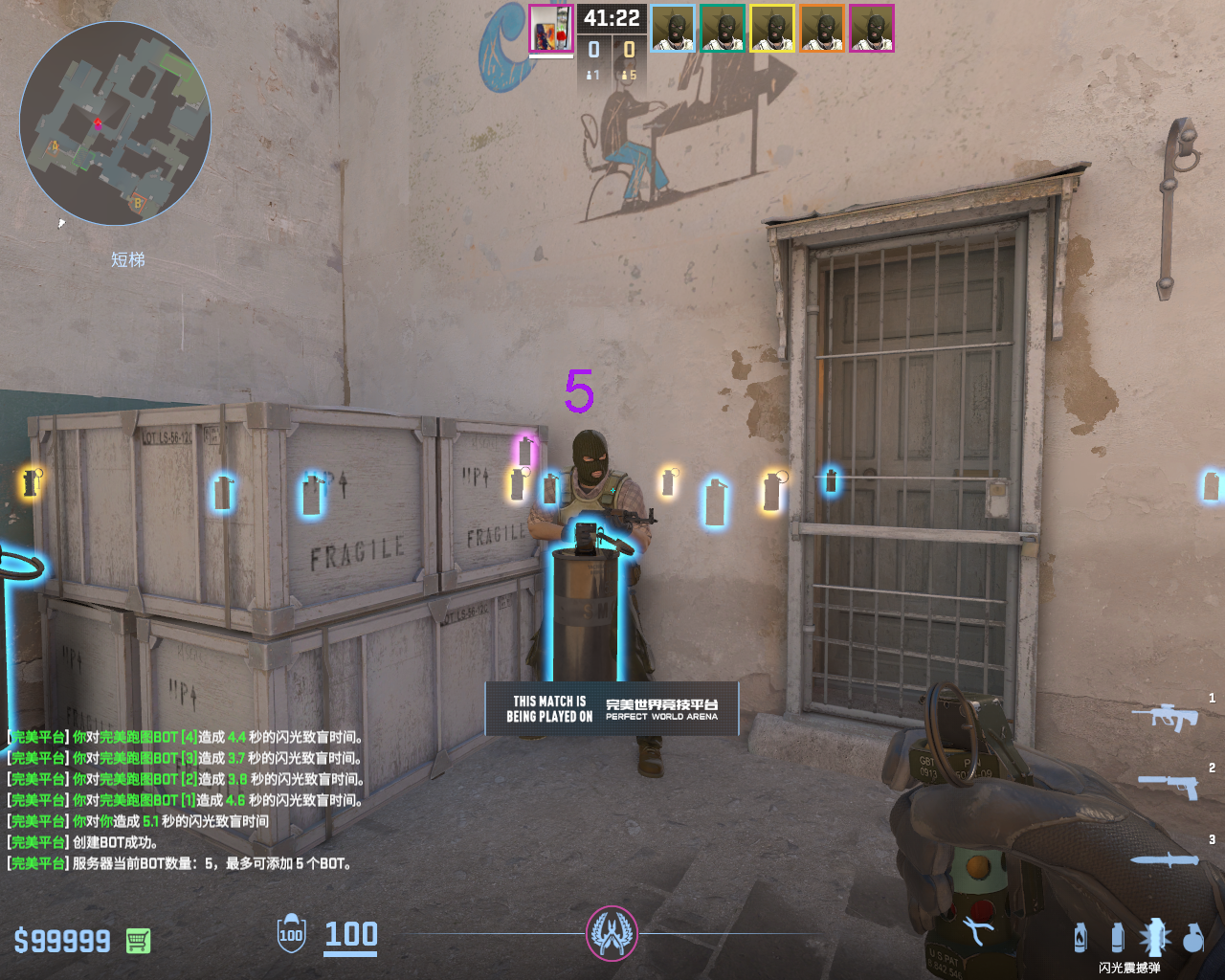Screen dimensions: 1225x980
Task: Select the light-blue bordered enemy avatar
Action: click(x=673, y=29)
